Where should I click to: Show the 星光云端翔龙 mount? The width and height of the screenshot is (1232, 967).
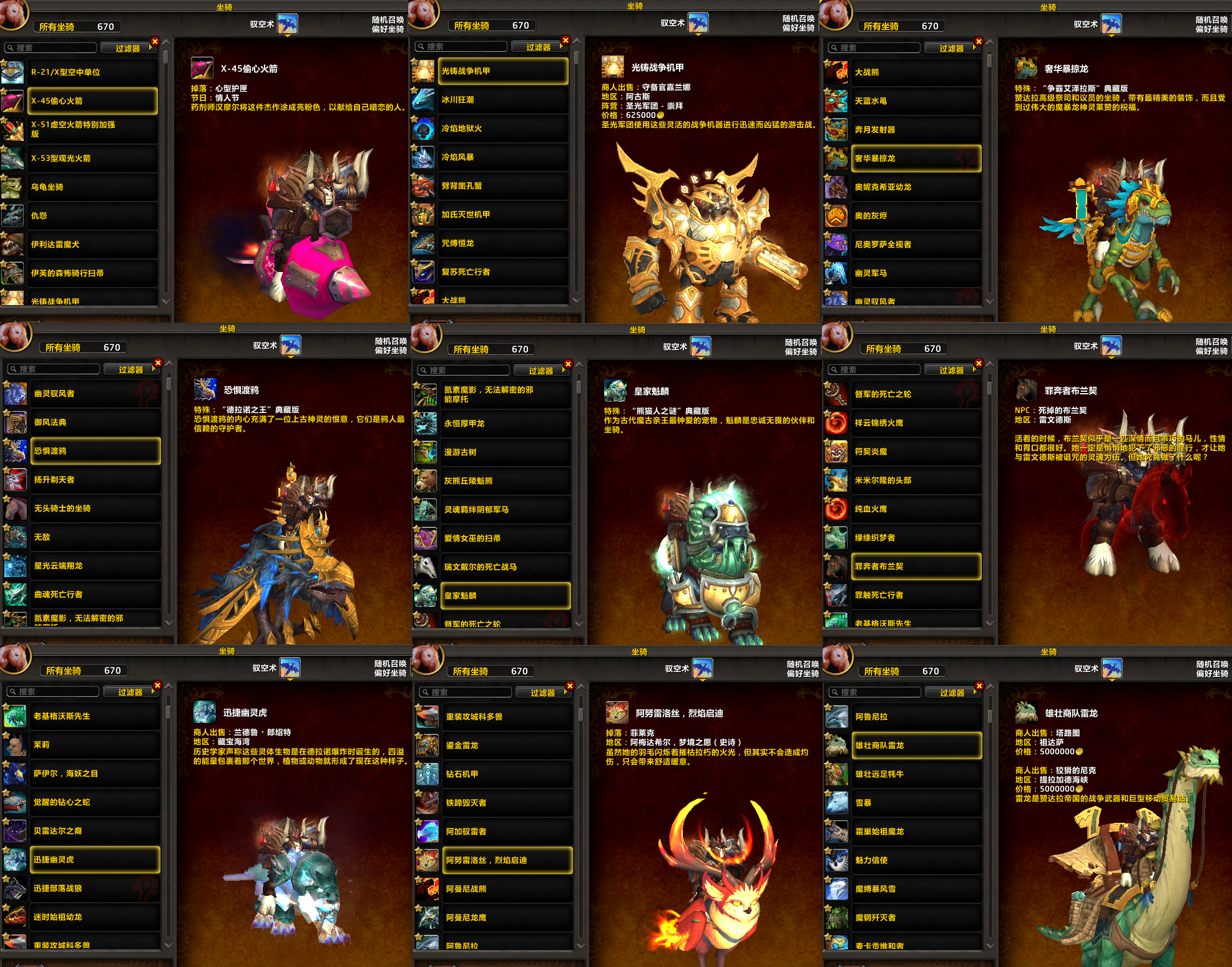pos(95,566)
